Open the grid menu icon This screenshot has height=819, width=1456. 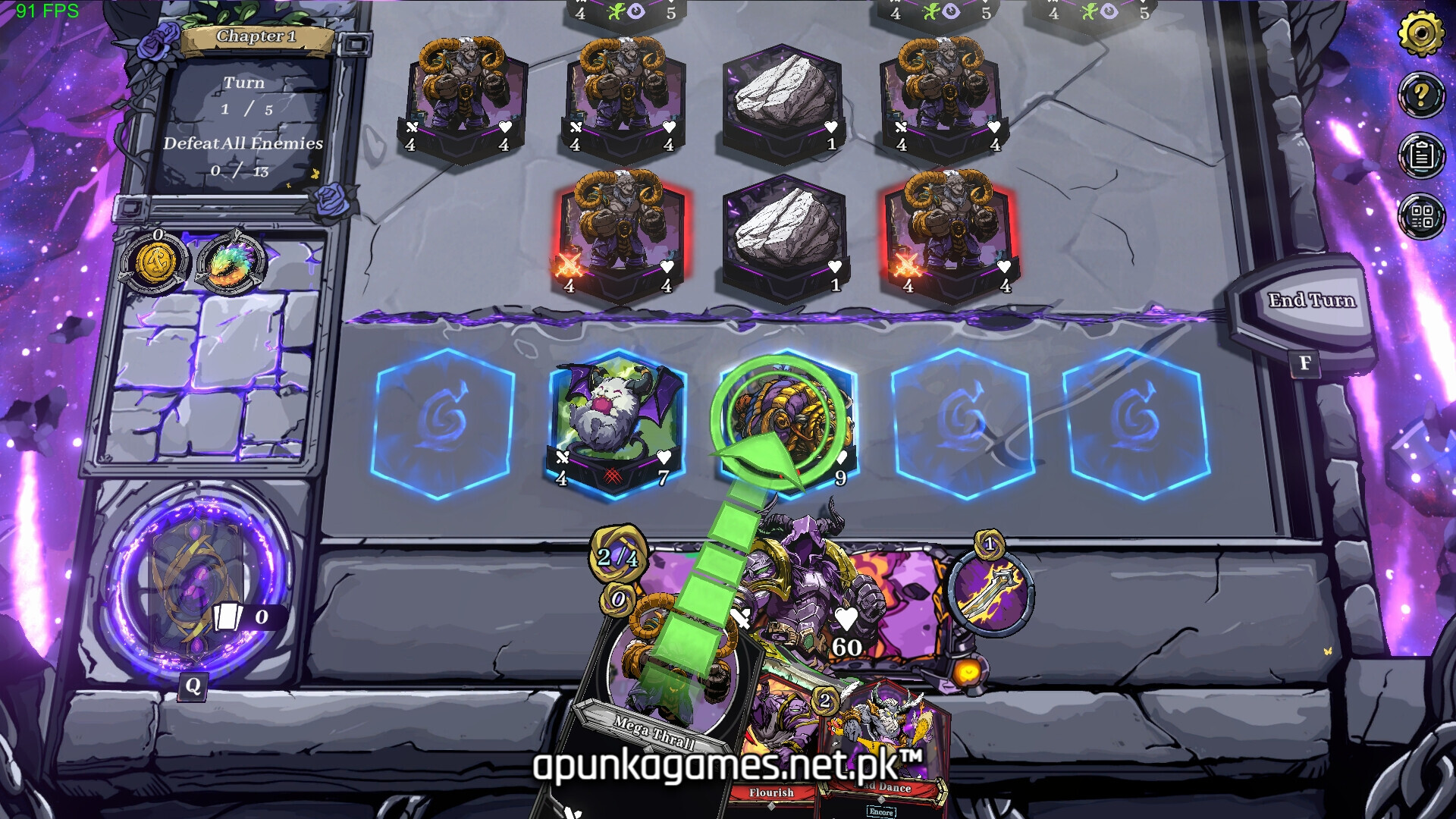[1420, 216]
